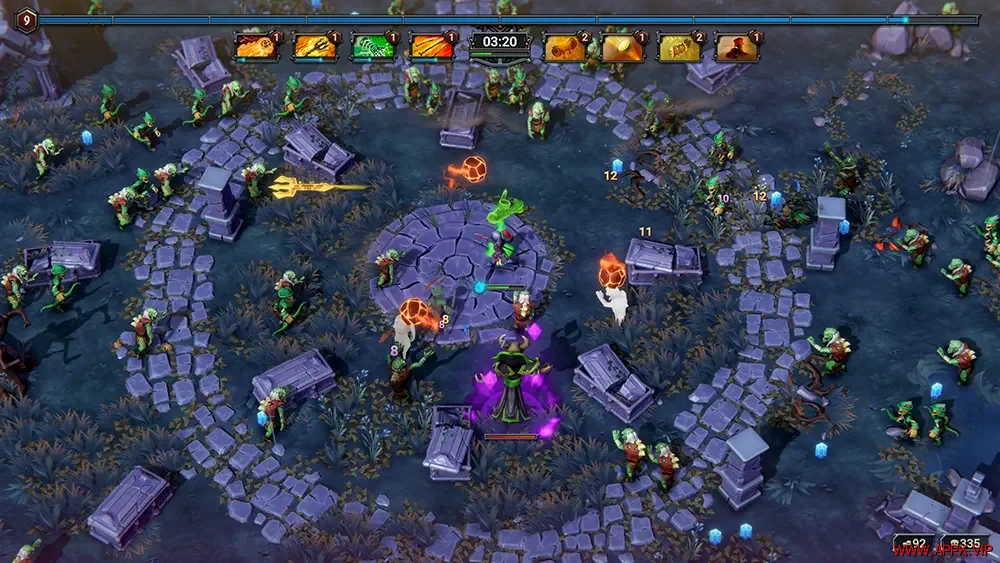
Task: Choose the red-orange arrows ability icon
Action: [431, 47]
